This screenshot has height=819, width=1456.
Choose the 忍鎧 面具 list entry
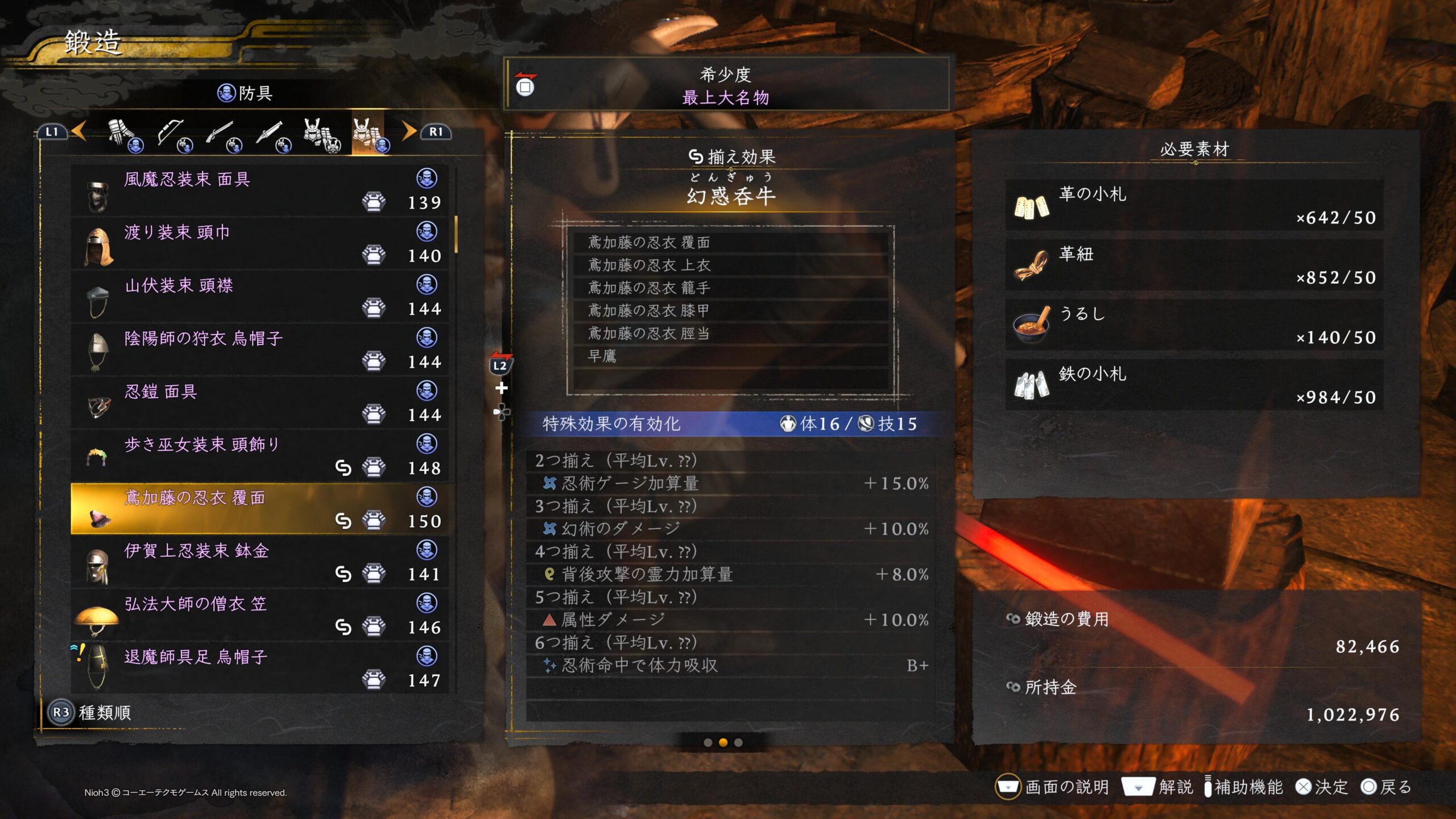coord(259,403)
